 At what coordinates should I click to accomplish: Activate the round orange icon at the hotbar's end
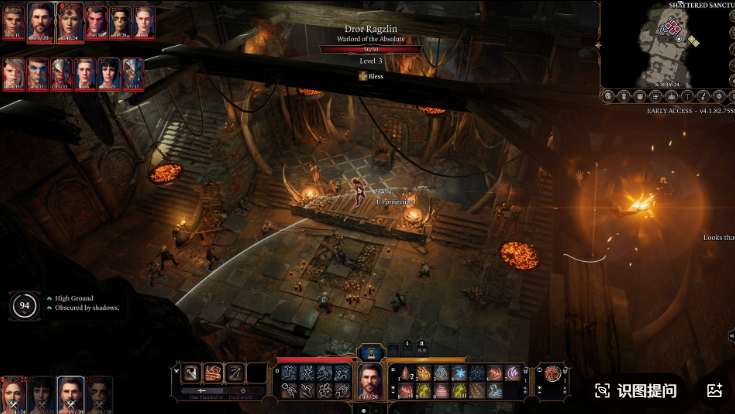click(x=553, y=374)
